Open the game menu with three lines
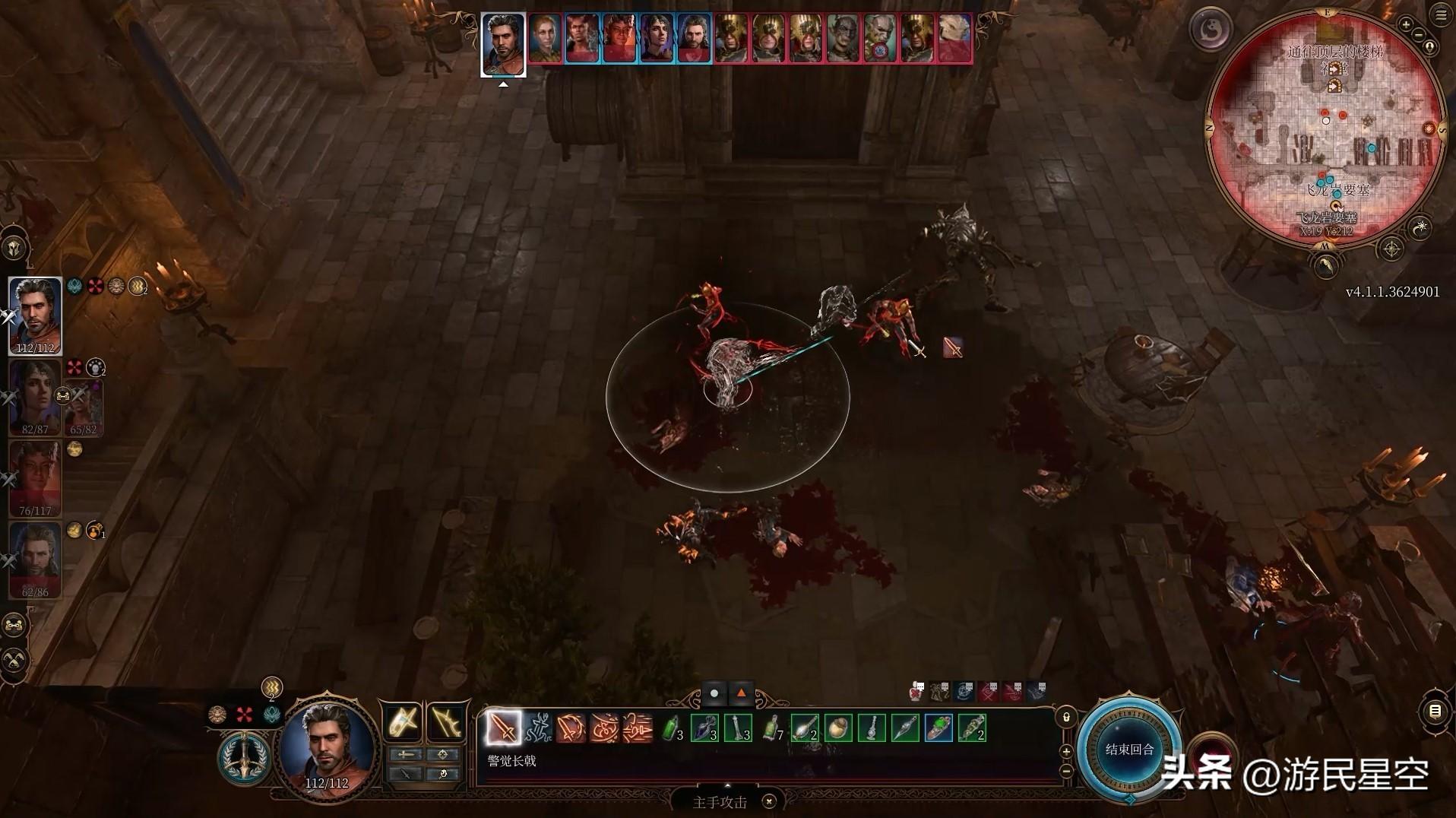 [1442, 15]
